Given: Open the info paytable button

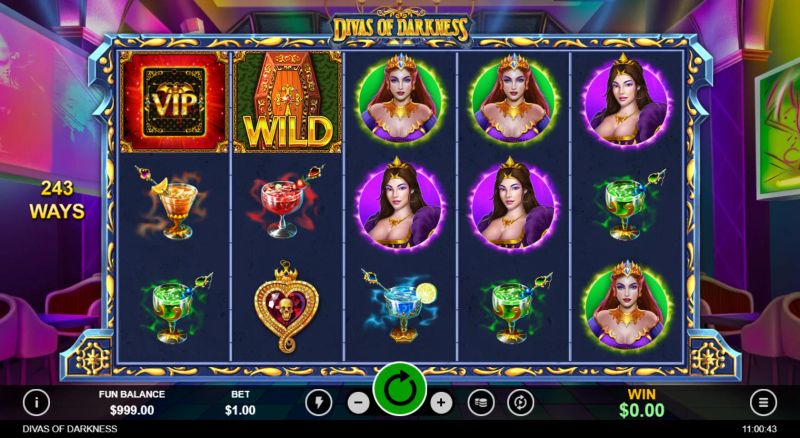Looking at the screenshot, I should (x=36, y=402).
